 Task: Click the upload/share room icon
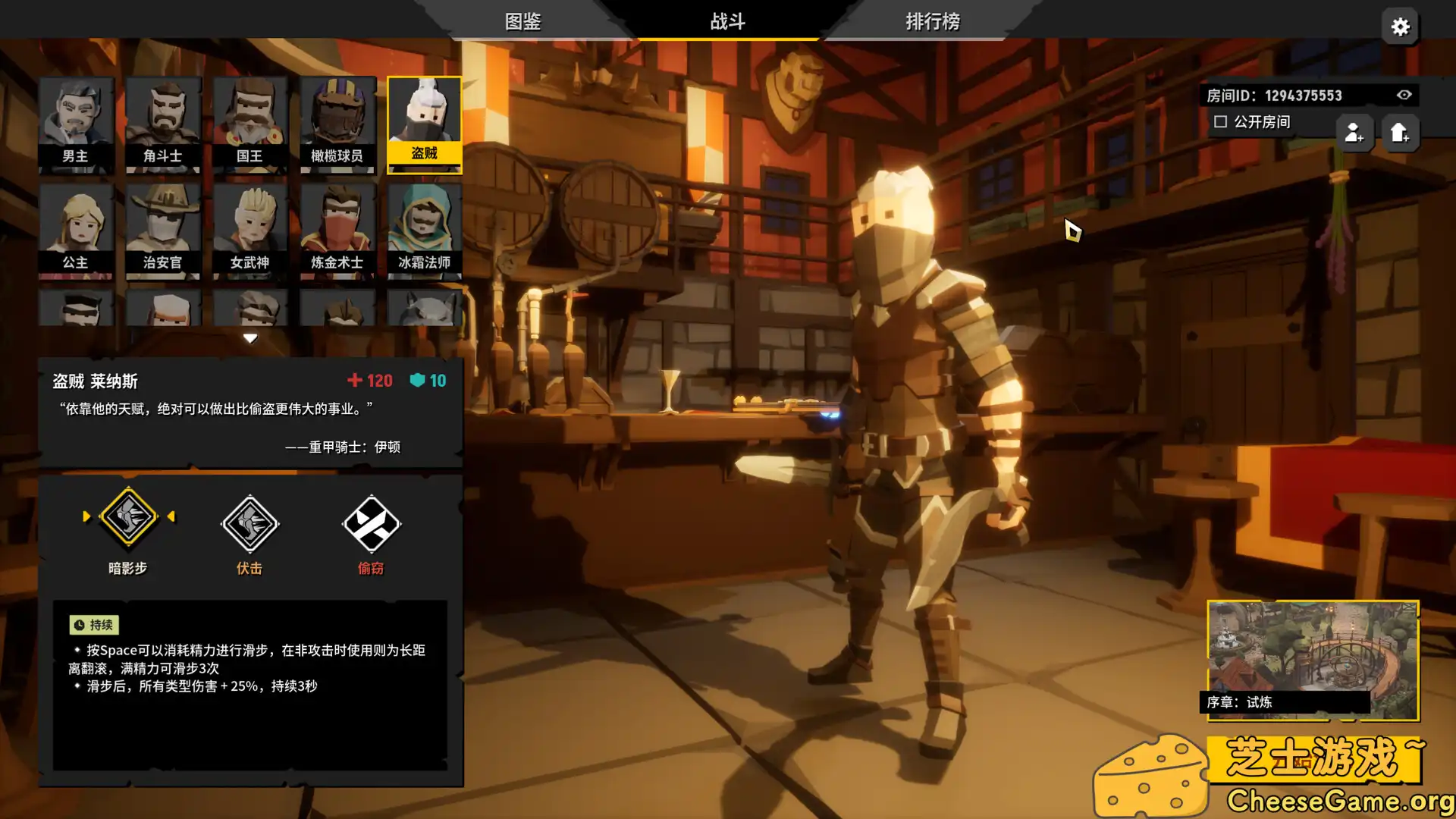tap(1401, 133)
